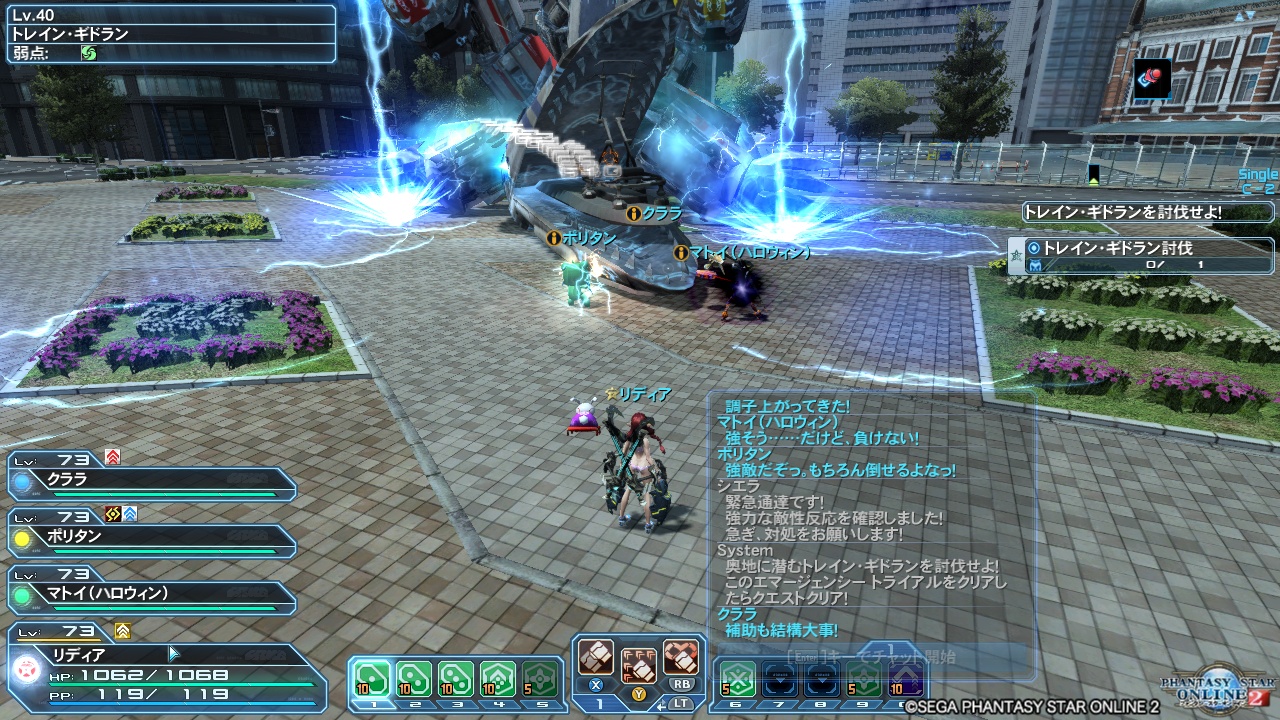Toggle the info marker above マトイ(ハロウィン)

click(x=681, y=254)
